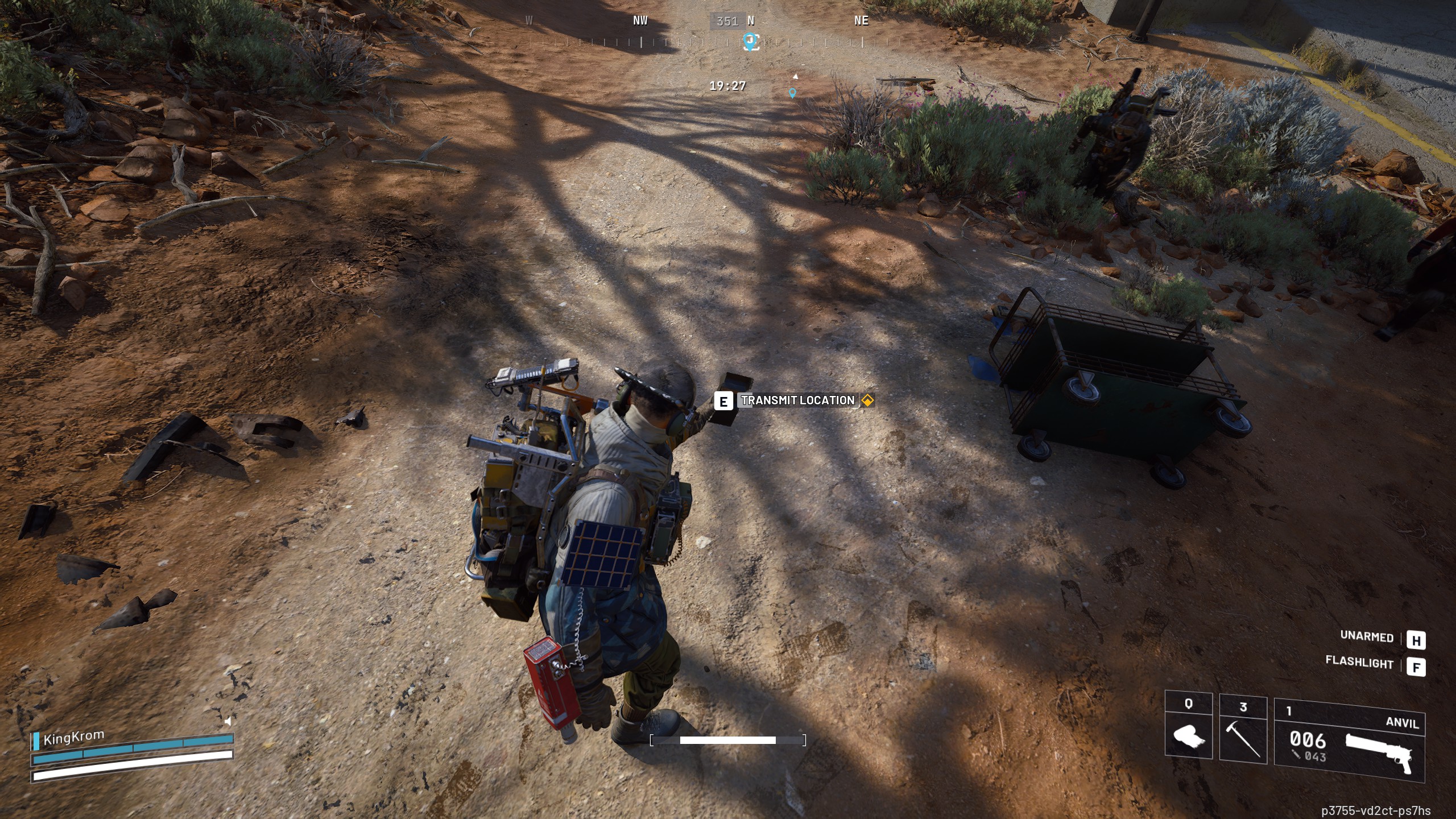Click the NW heading label on the compass
The width and height of the screenshot is (1456, 819).
[x=639, y=21]
